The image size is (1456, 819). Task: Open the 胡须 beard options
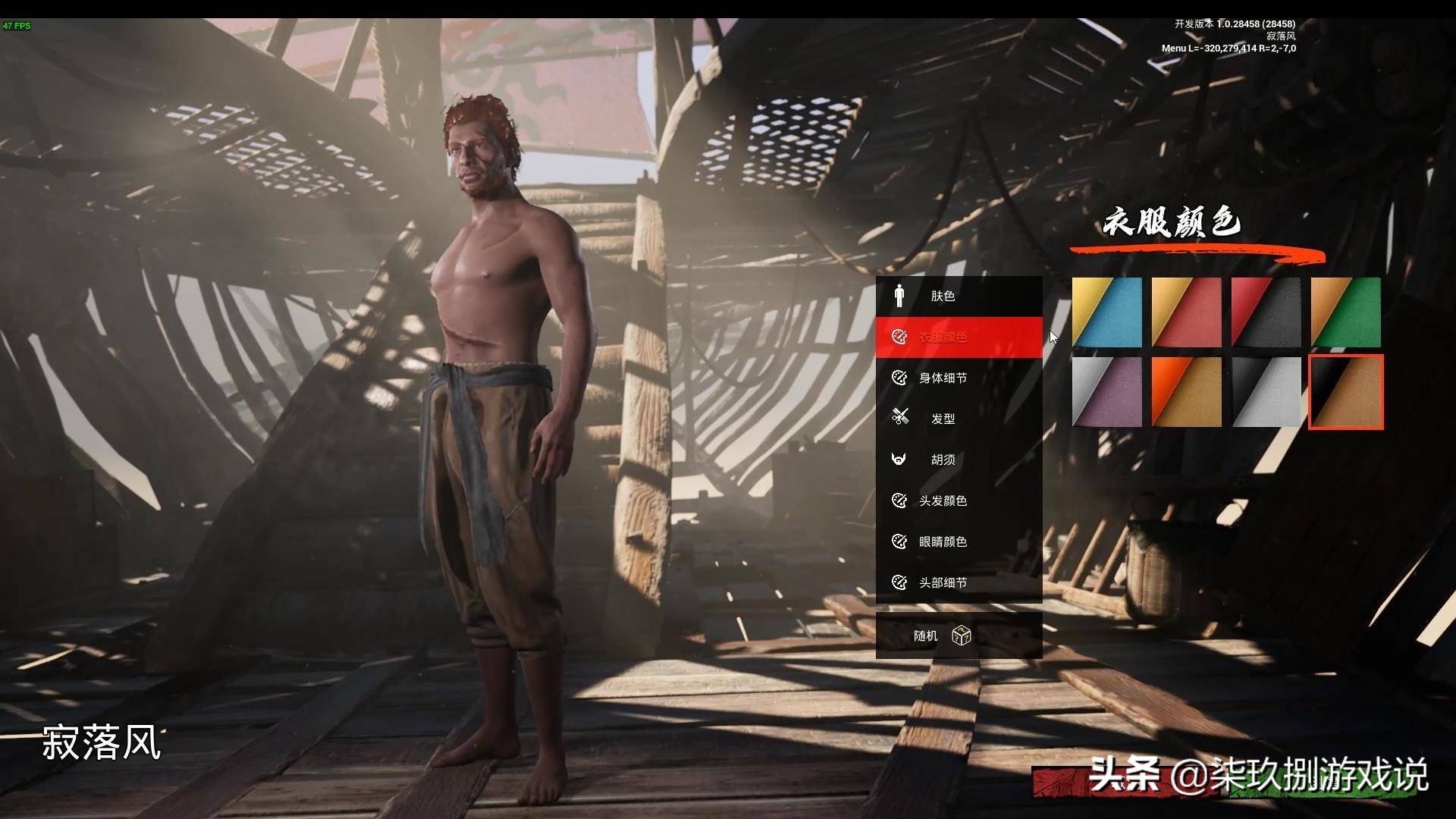[959, 460]
